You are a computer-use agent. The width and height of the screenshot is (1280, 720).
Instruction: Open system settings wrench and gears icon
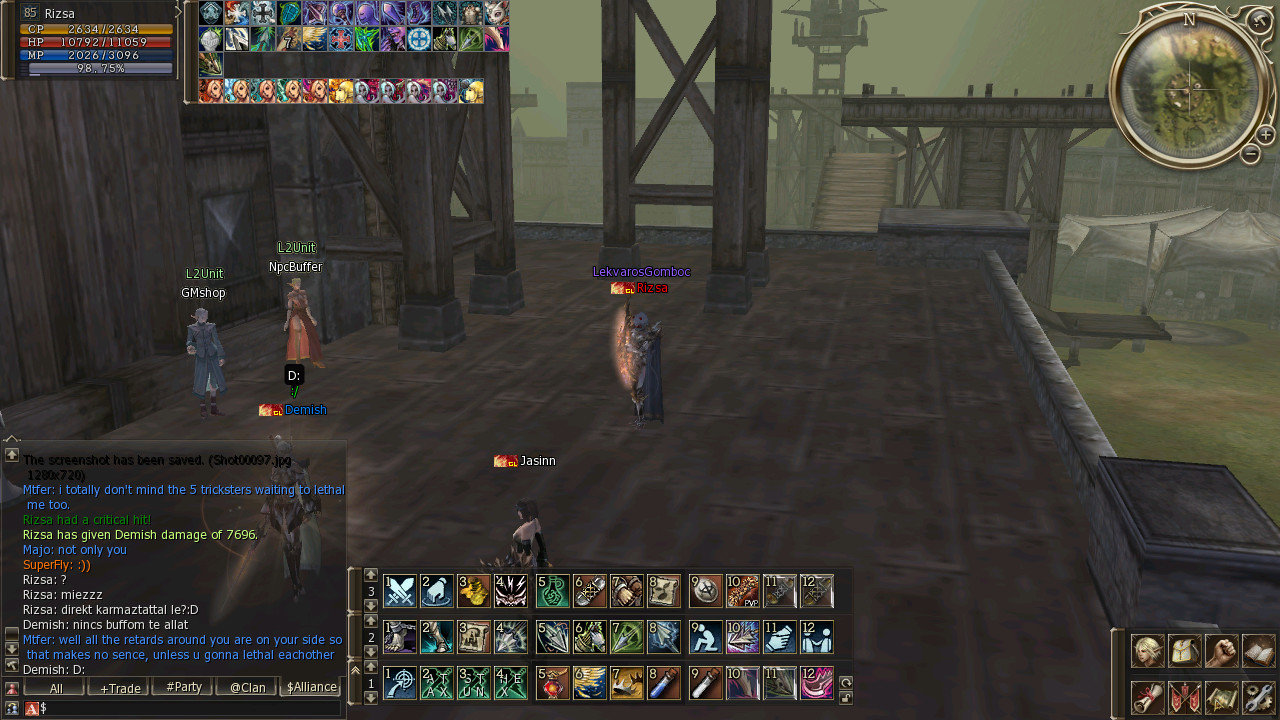pyautogui.click(x=1258, y=697)
